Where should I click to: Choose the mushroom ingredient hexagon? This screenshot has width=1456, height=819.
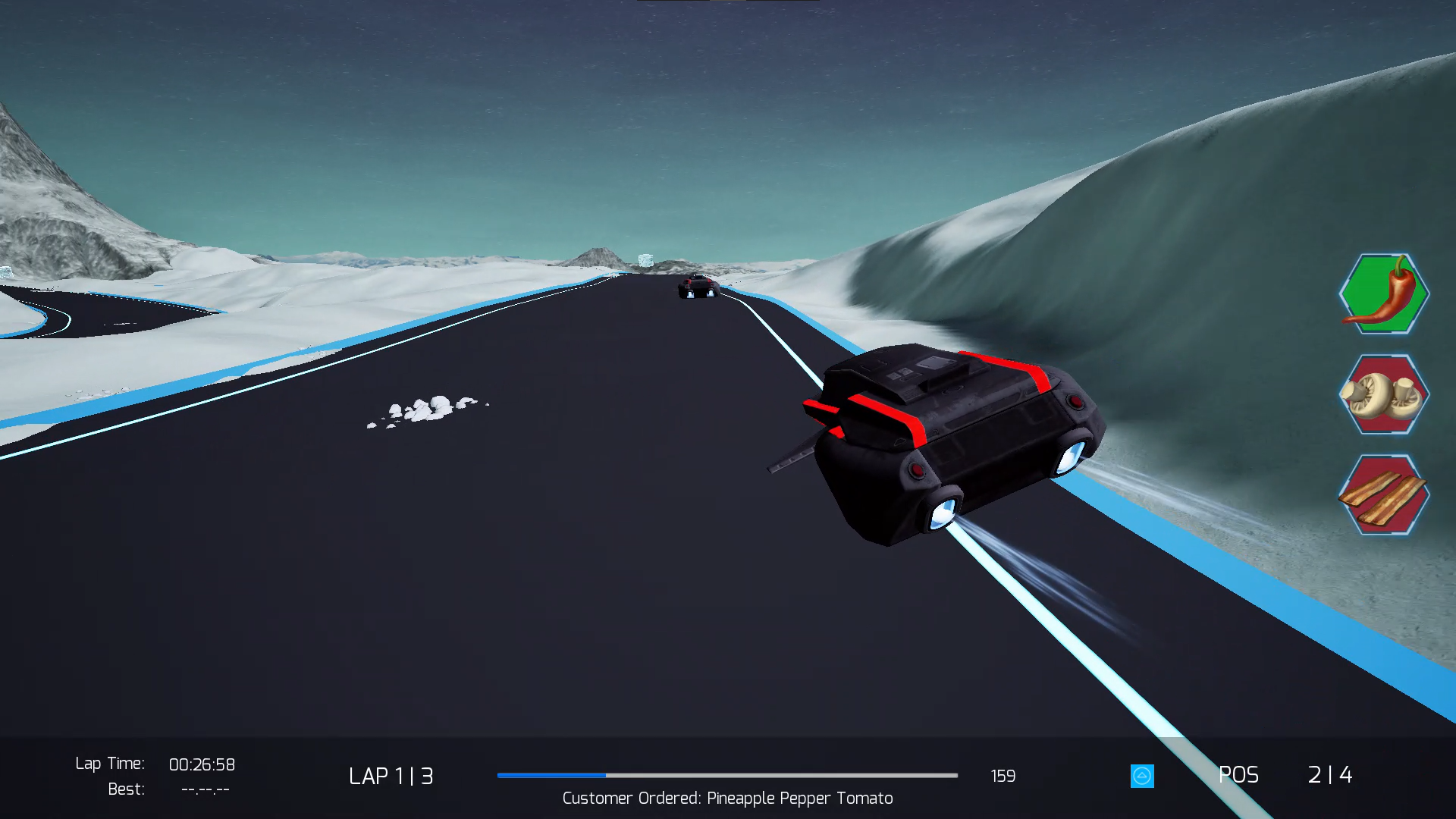point(1384,394)
